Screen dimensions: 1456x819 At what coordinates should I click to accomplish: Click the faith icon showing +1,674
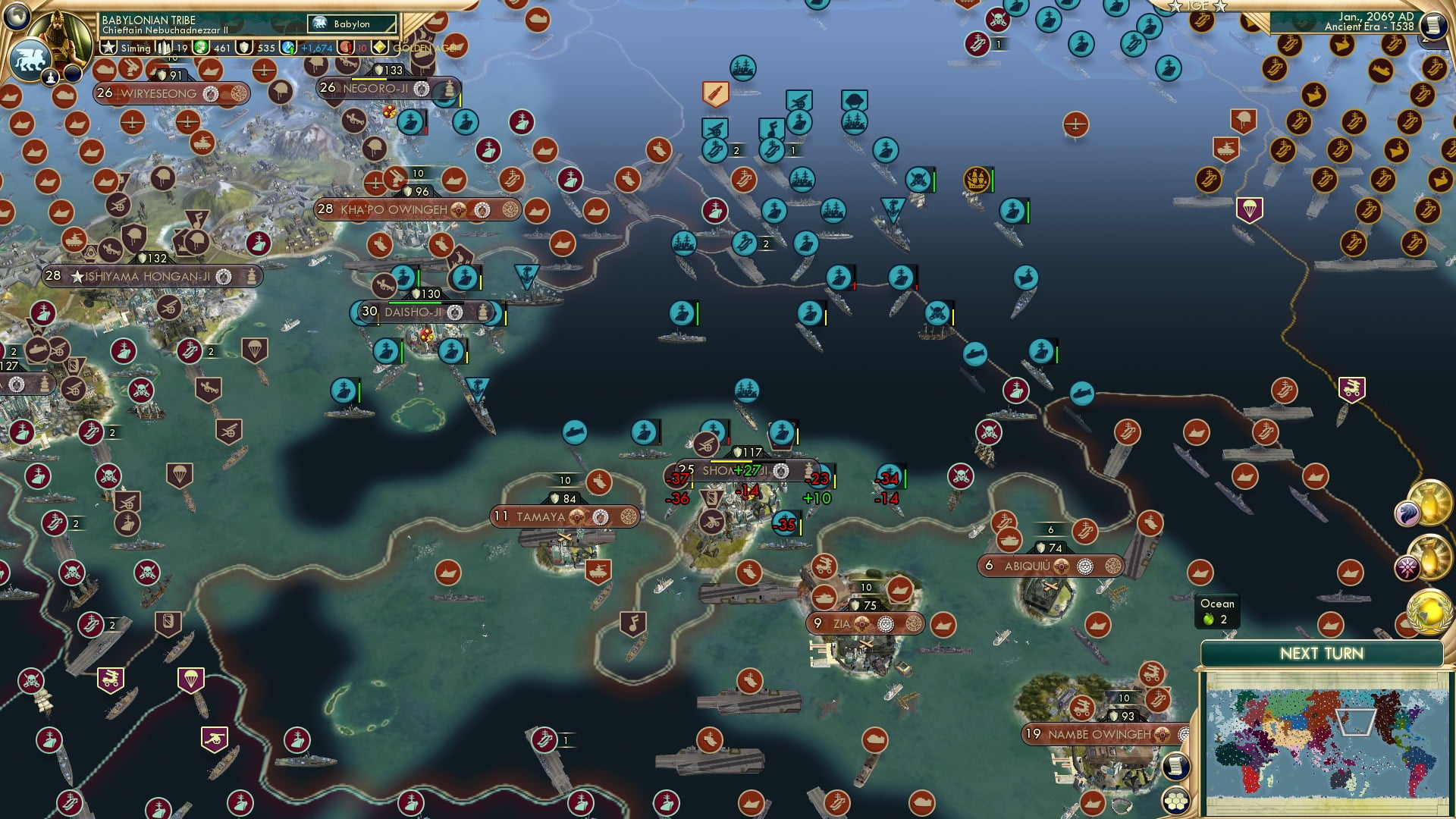(288, 47)
